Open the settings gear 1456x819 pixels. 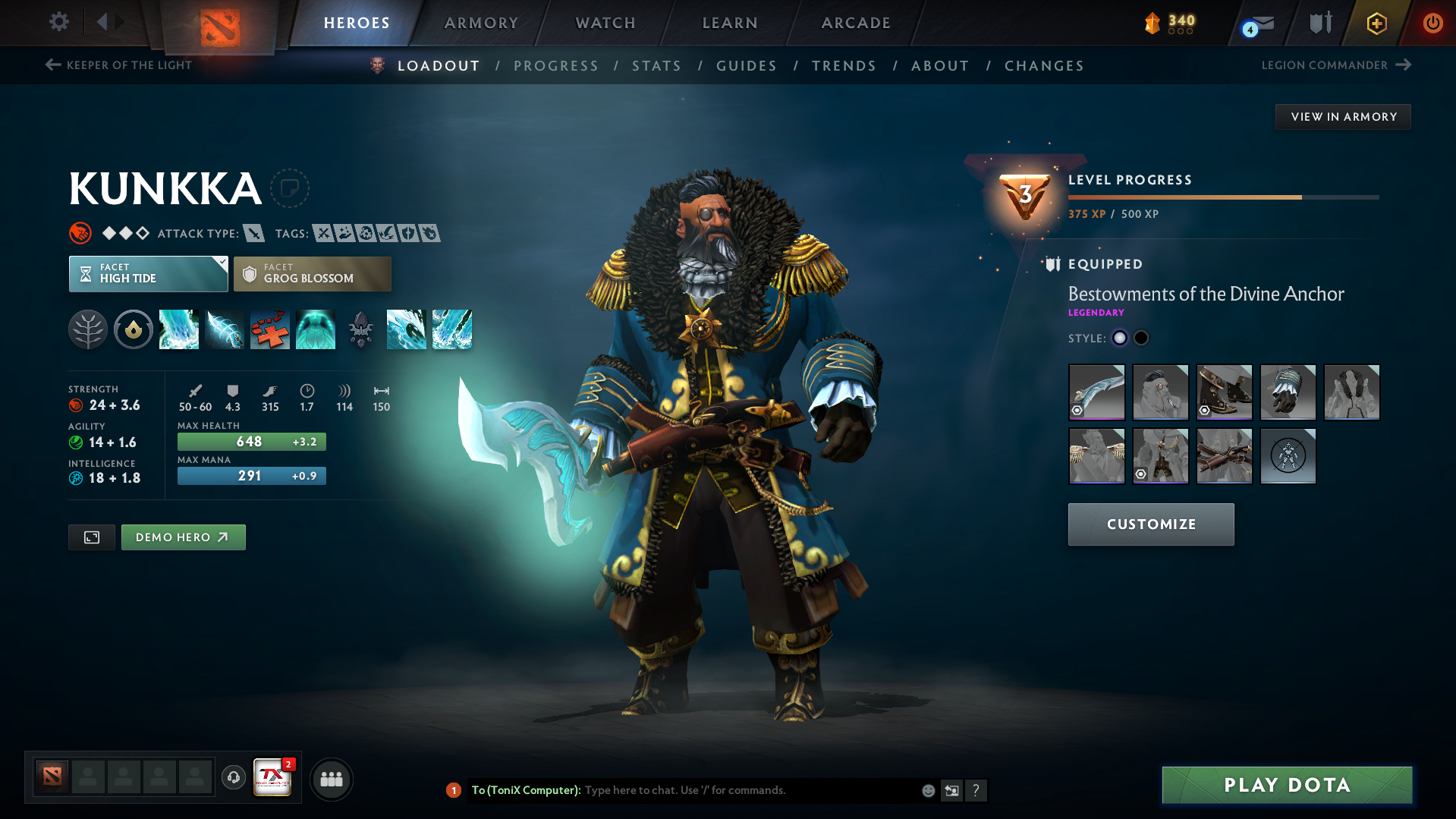pyautogui.click(x=58, y=23)
